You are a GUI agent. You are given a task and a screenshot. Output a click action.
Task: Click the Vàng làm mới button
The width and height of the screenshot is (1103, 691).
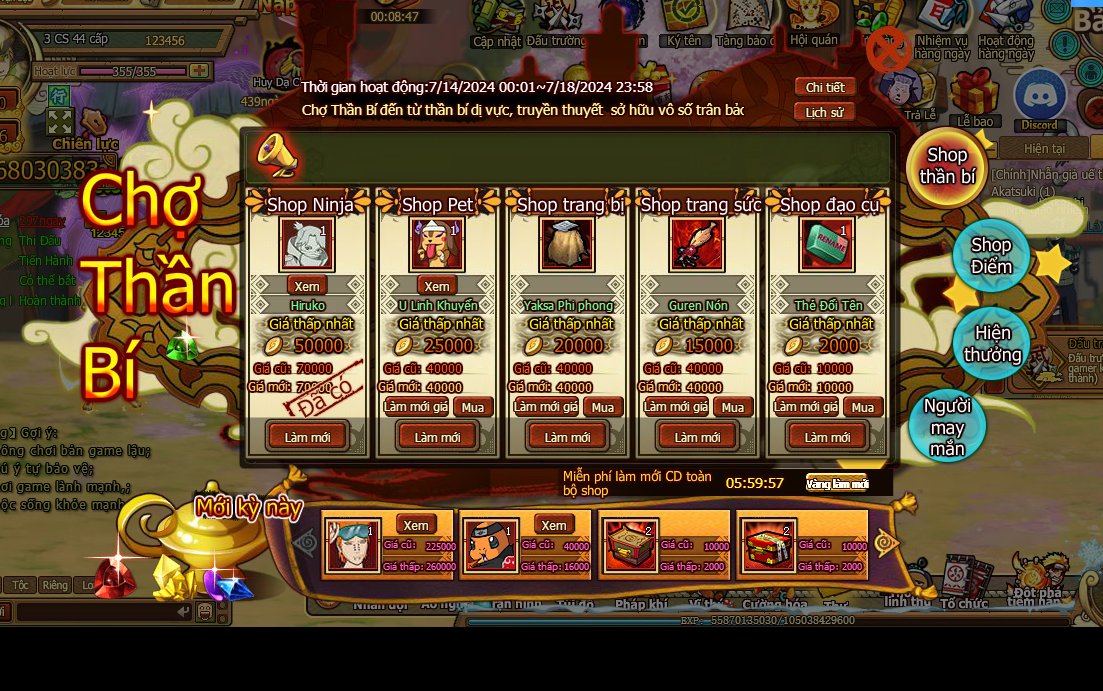coord(837,484)
